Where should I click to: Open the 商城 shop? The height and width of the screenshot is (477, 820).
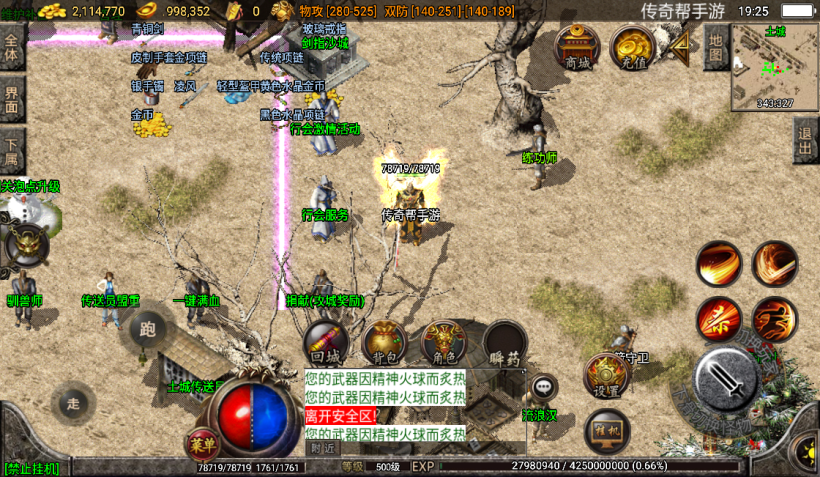(x=577, y=49)
